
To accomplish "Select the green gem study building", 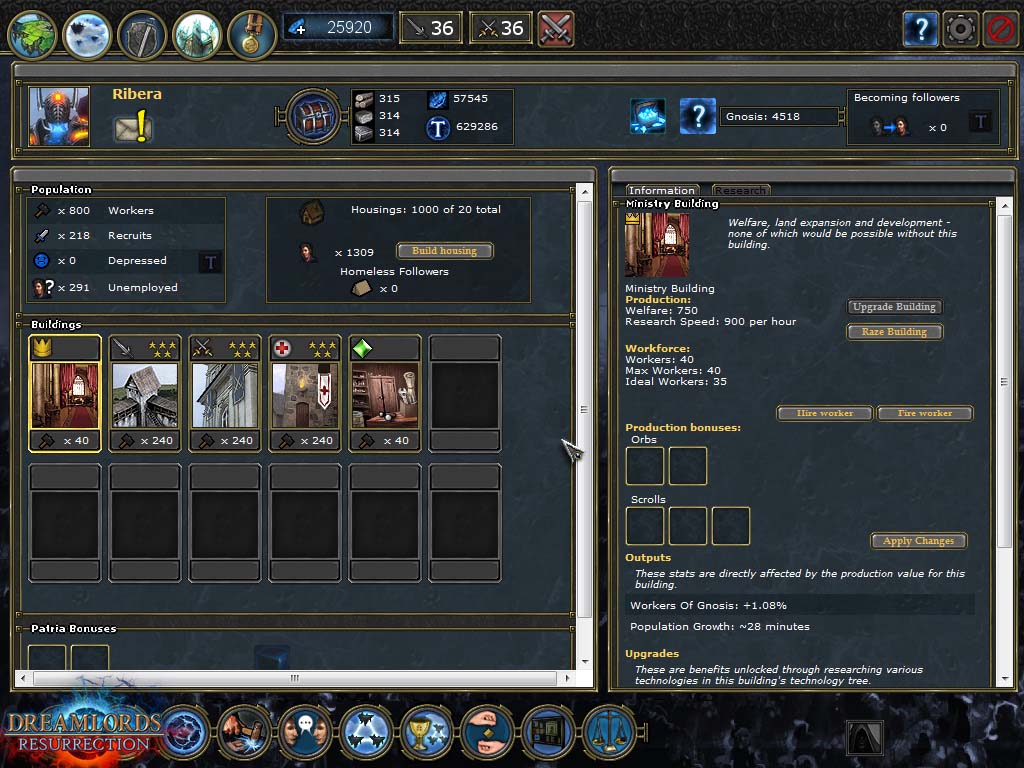I will (x=385, y=393).
